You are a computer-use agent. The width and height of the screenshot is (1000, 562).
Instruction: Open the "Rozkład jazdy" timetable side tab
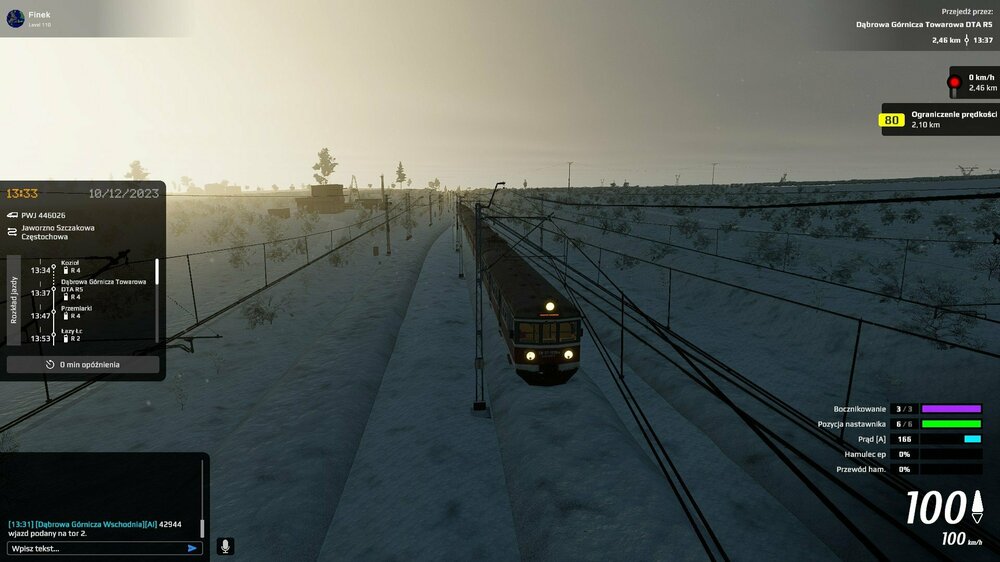pyautogui.click(x=14, y=300)
